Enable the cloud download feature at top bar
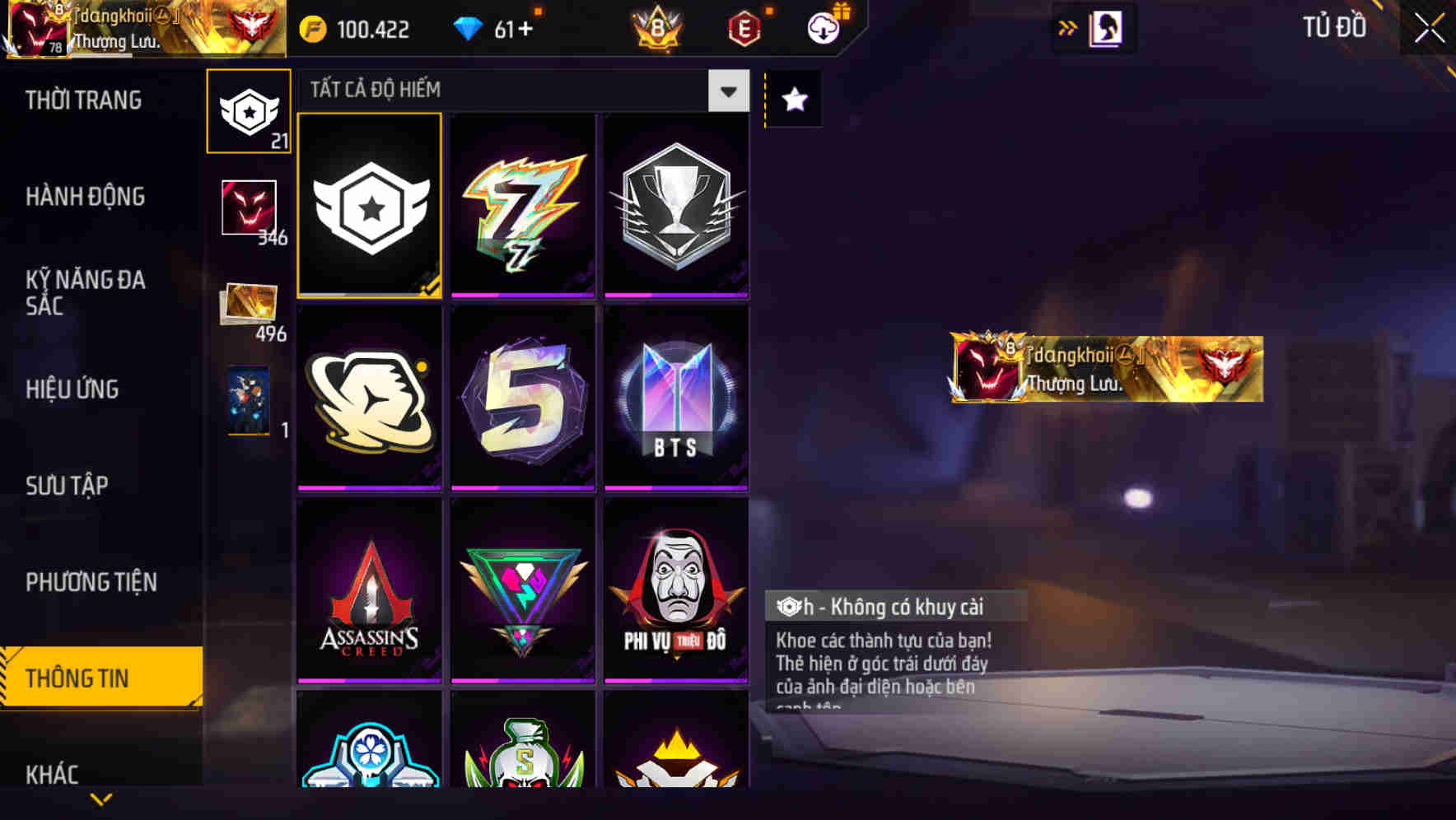The width and height of the screenshot is (1456, 820). [x=821, y=26]
